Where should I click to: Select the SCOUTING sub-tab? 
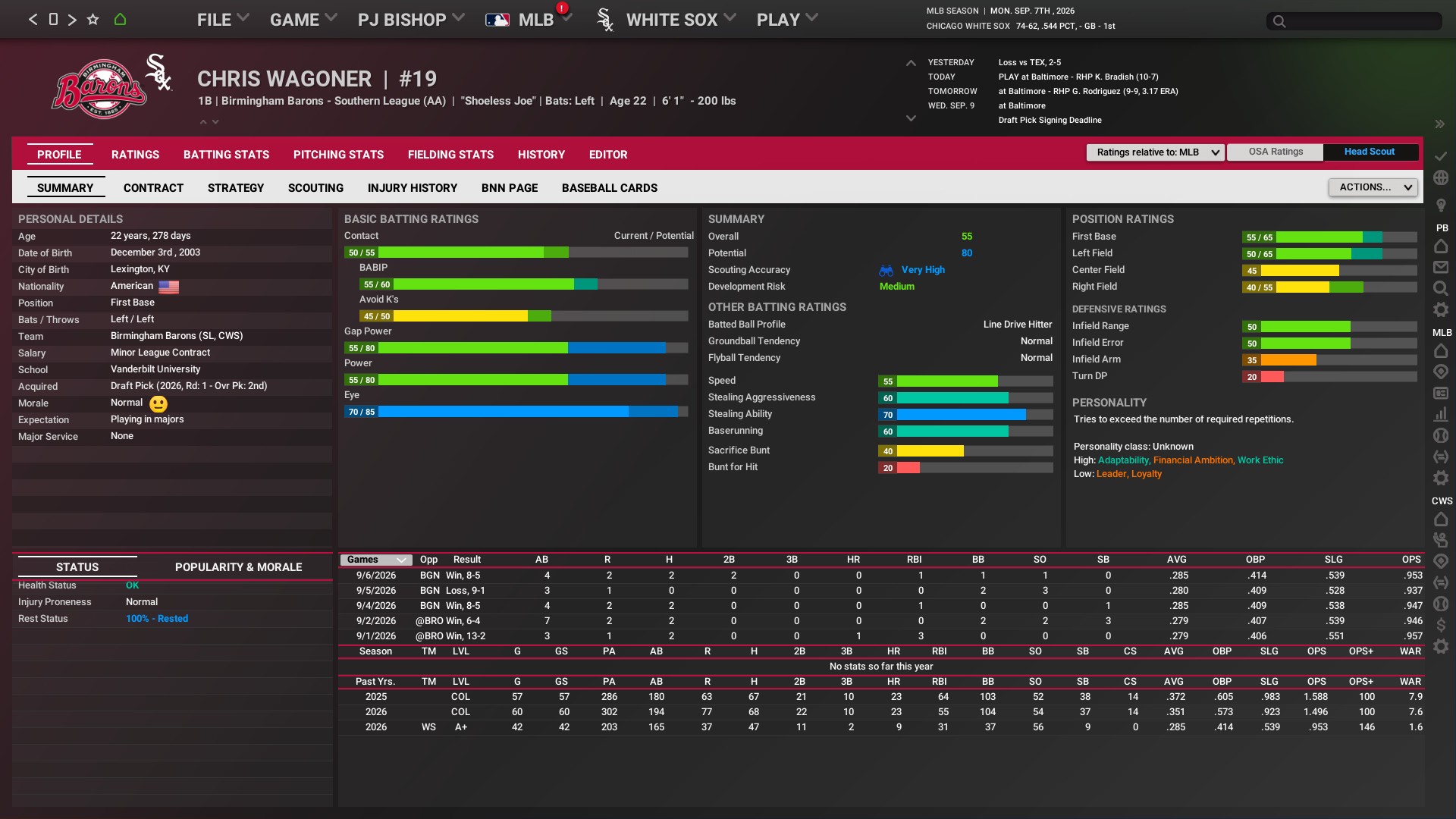click(x=315, y=188)
